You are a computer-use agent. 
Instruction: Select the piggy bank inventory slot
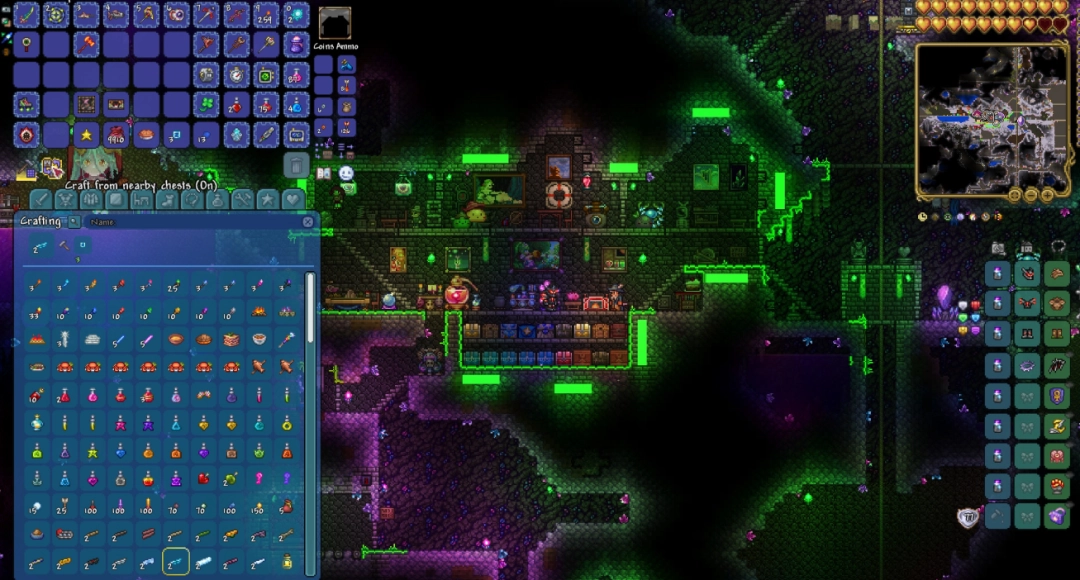coord(296,45)
